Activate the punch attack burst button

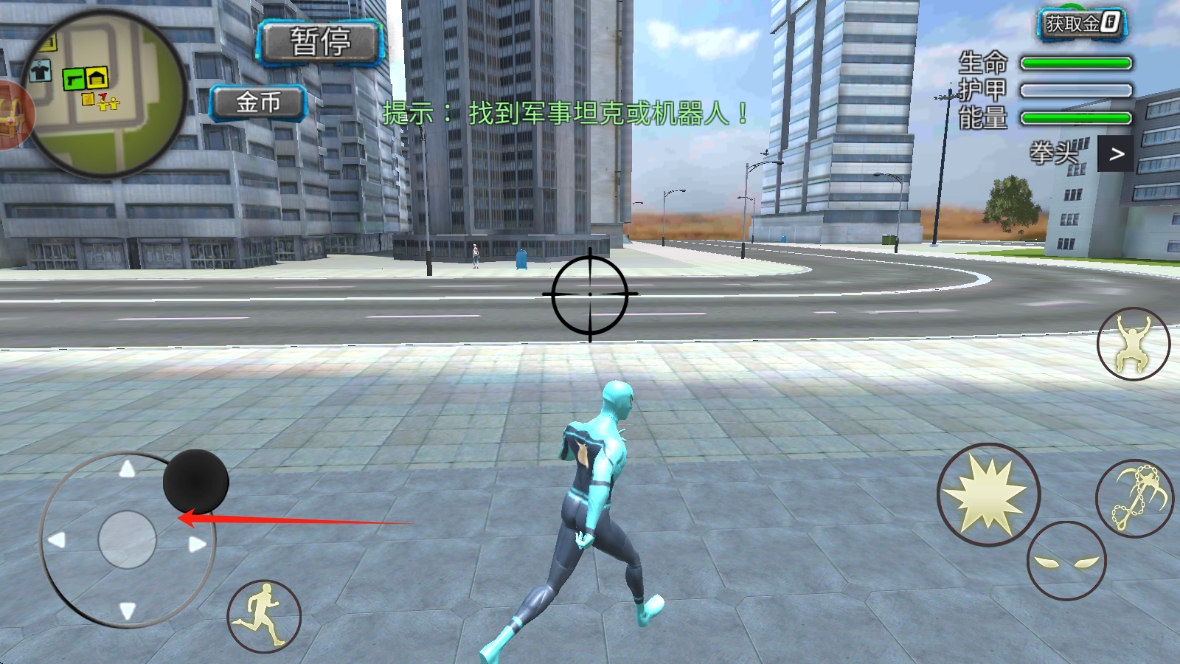click(988, 494)
